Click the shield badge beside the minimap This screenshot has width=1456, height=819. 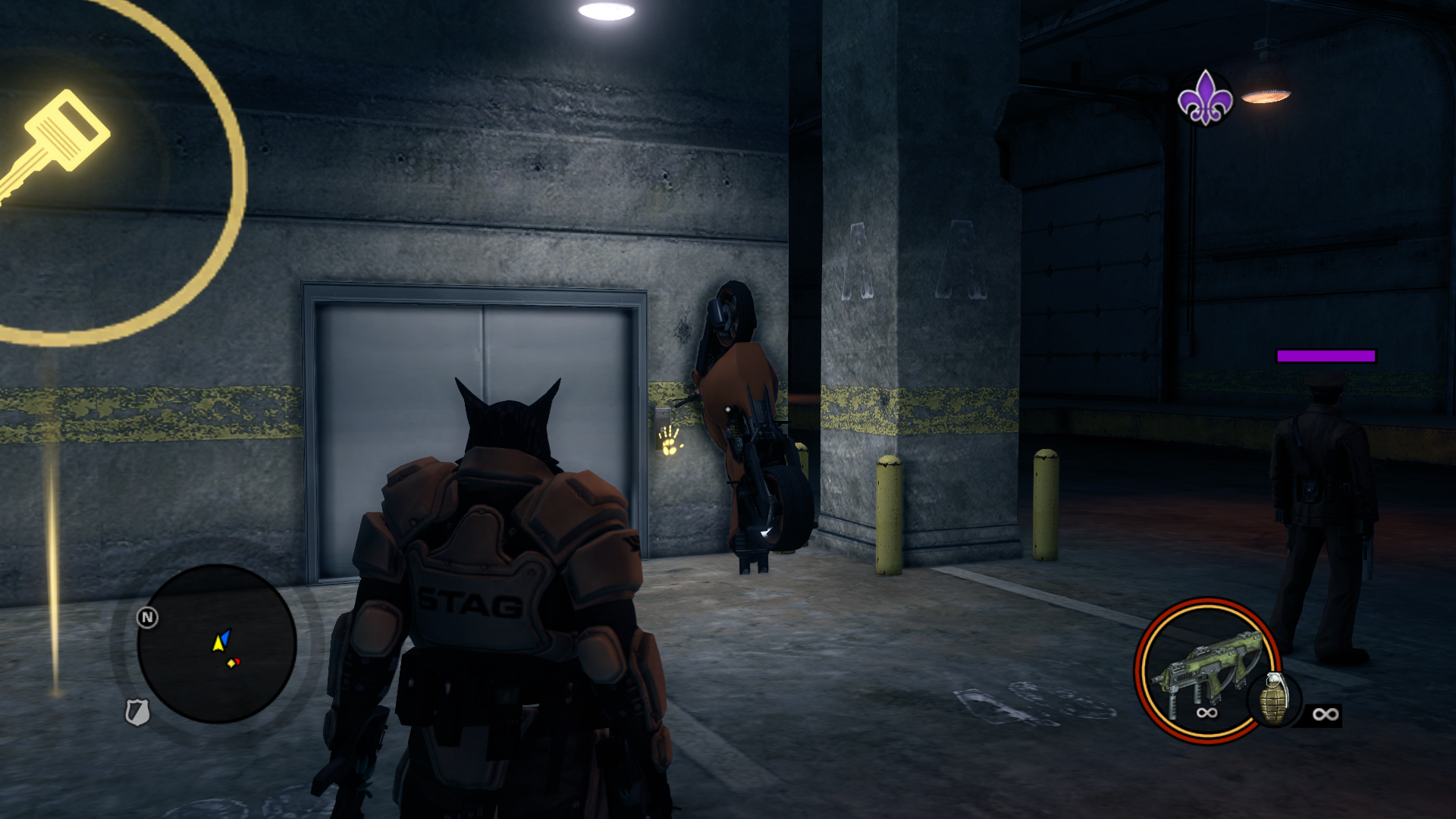(x=136, y=712)
